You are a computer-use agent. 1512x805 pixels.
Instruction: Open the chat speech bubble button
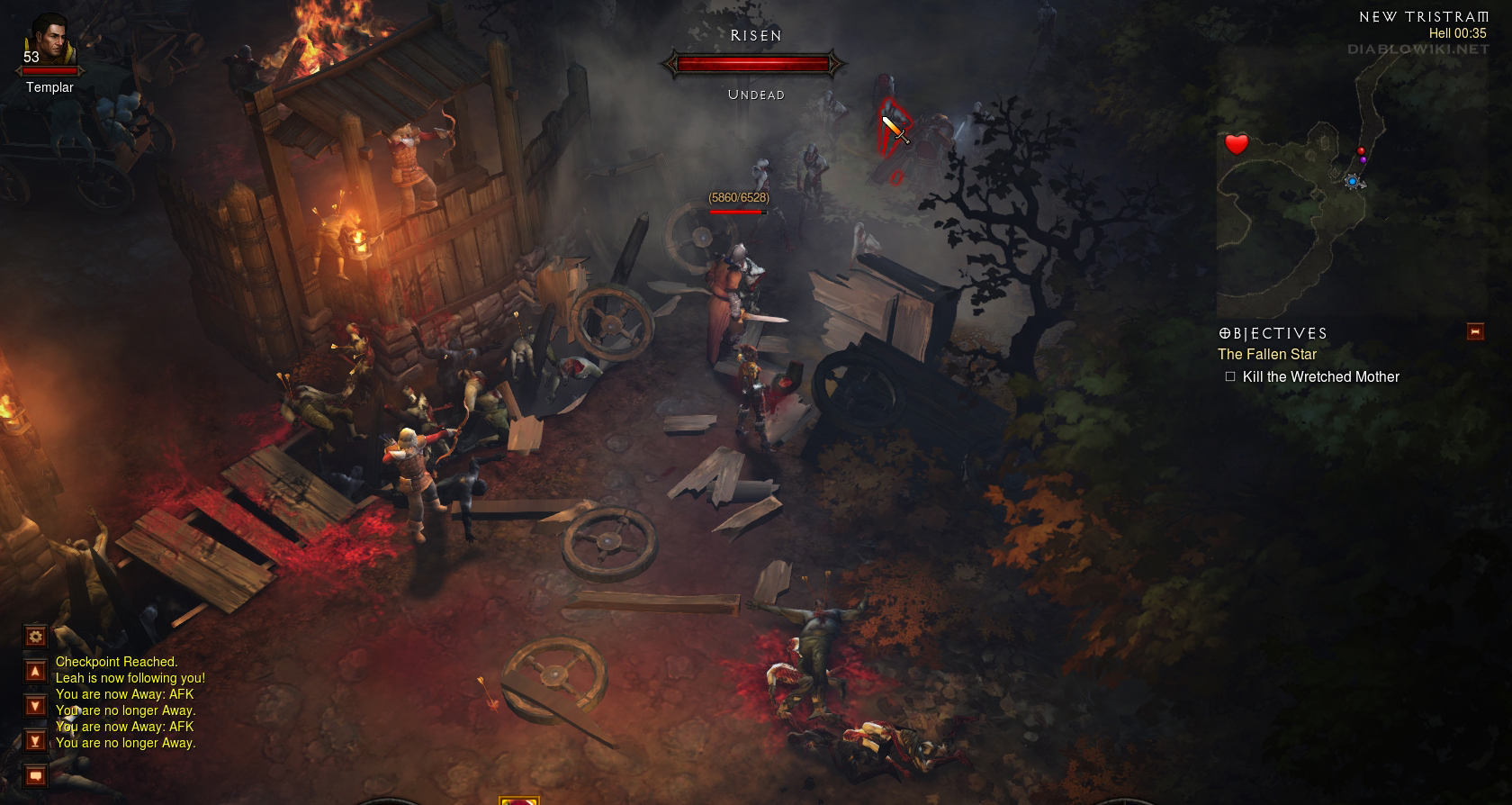[x=35, y=775]
